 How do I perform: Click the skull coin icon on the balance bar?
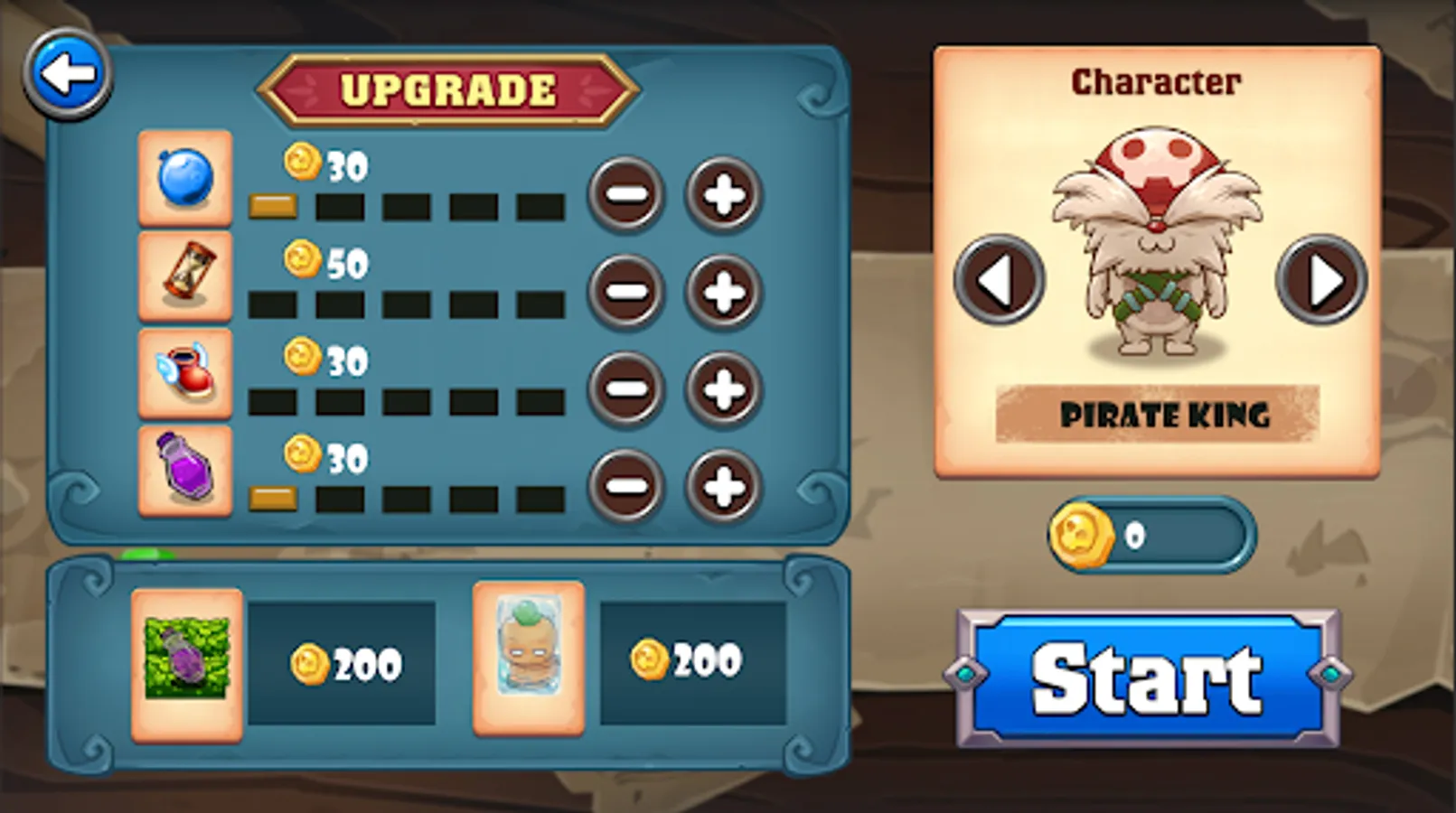pyautogui.click(x=1082, y=535)
